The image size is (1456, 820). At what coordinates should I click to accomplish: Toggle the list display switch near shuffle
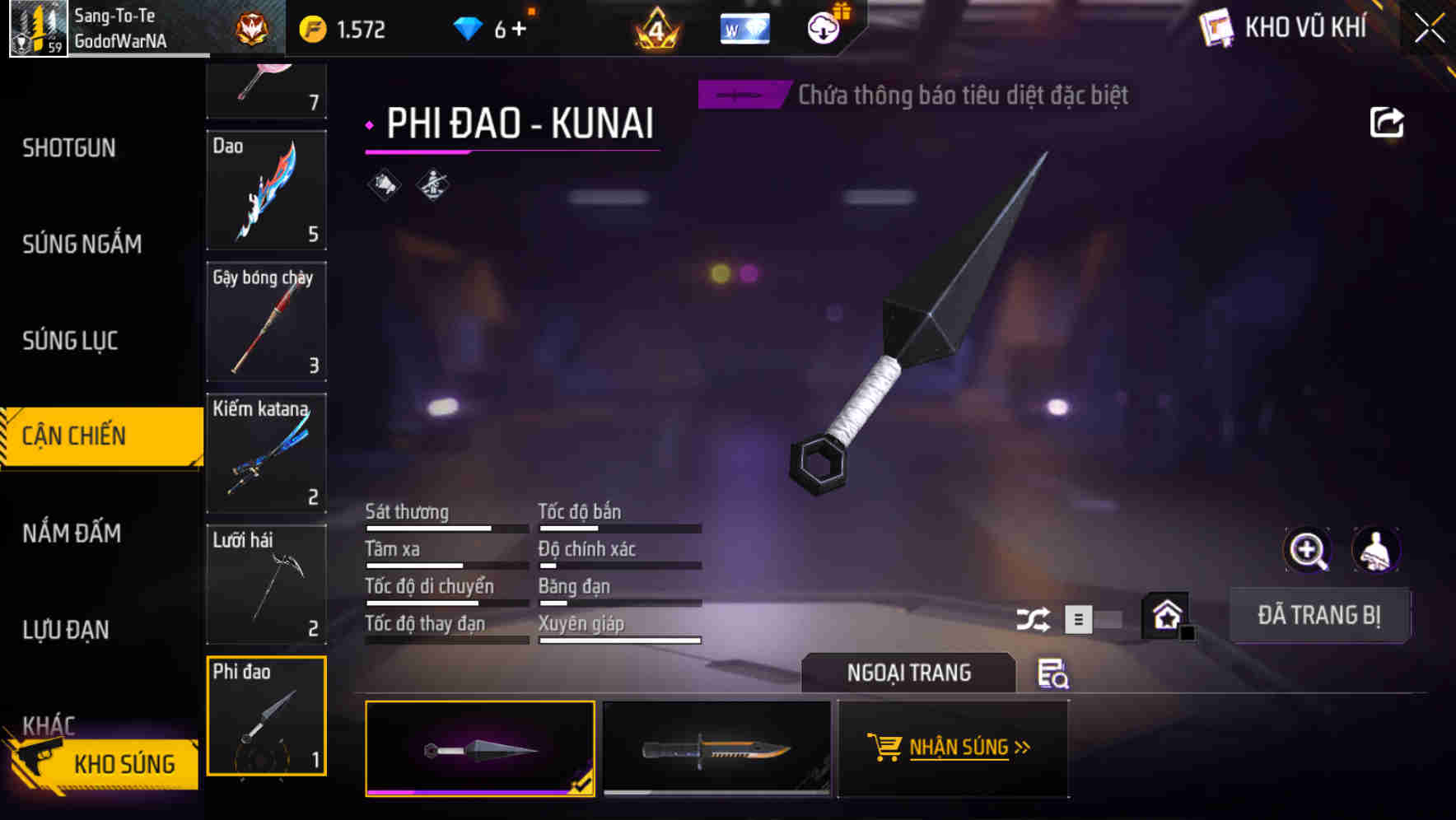click(1080, 618)
